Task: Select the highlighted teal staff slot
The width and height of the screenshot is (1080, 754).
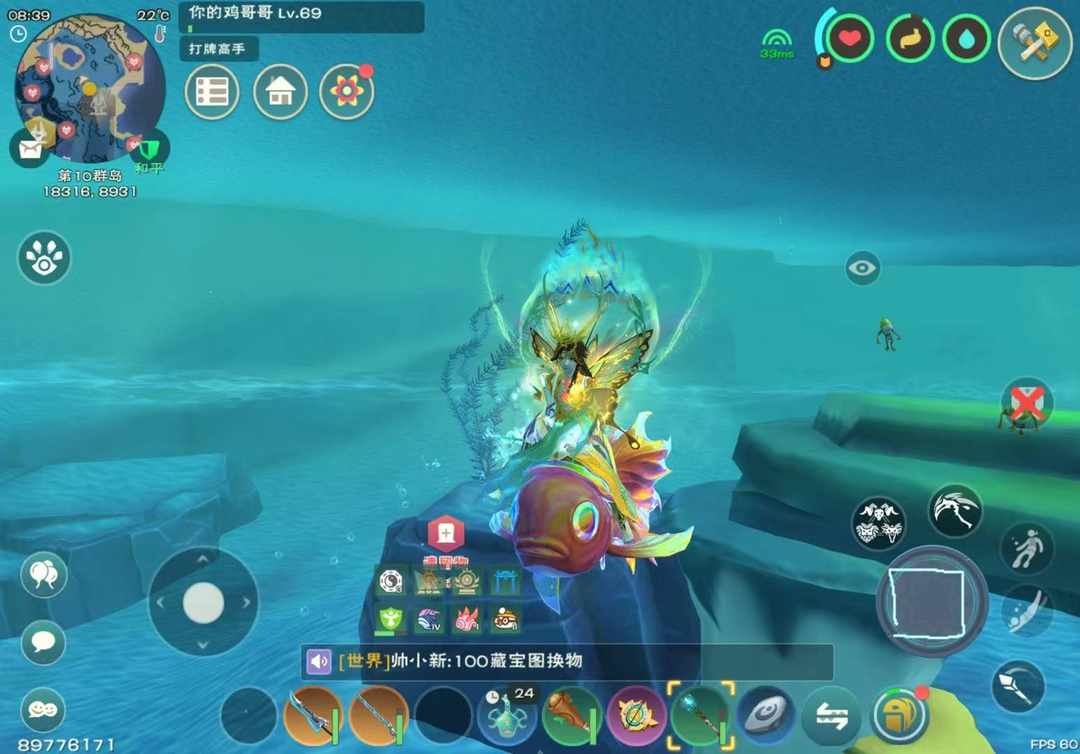Action: click(700, 715)
